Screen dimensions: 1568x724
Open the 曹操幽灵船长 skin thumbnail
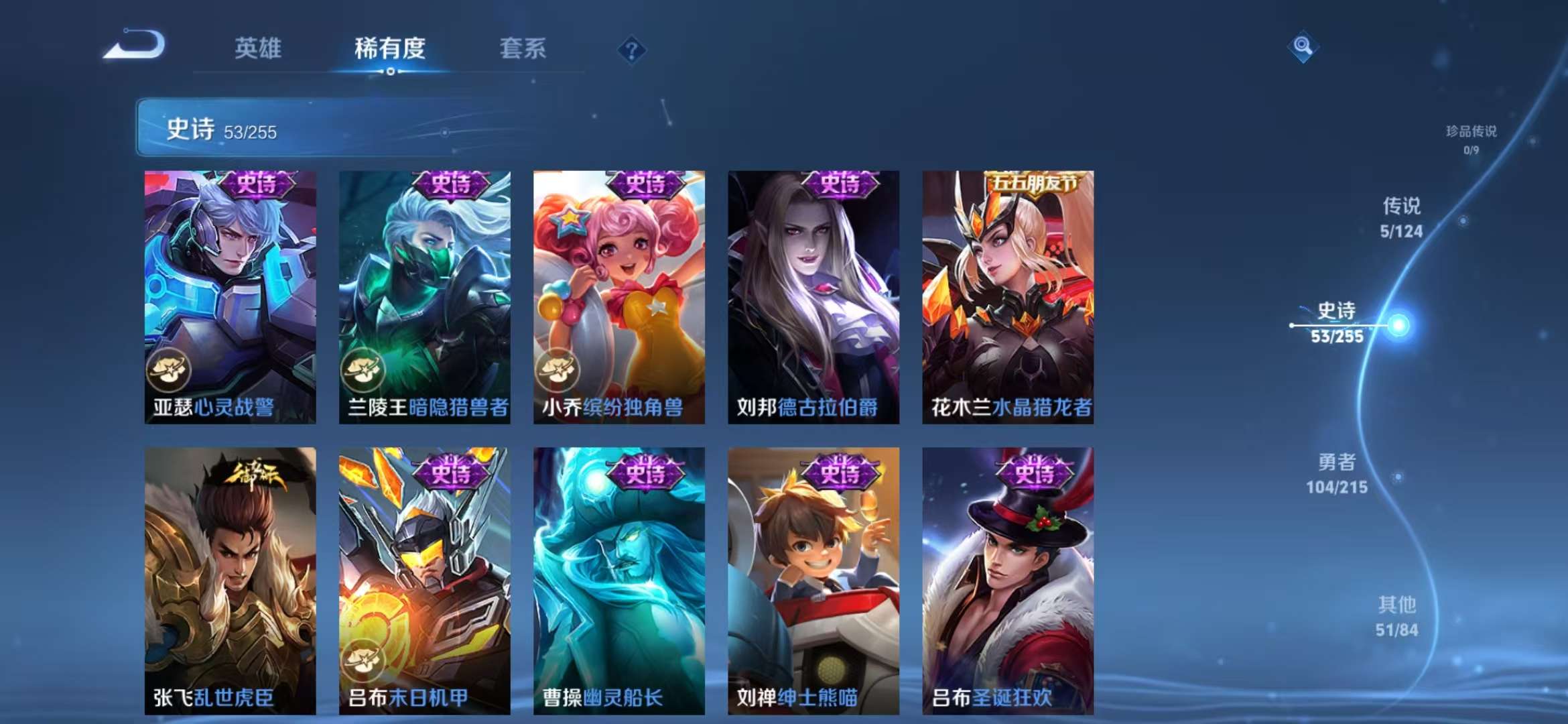(620, 577)
